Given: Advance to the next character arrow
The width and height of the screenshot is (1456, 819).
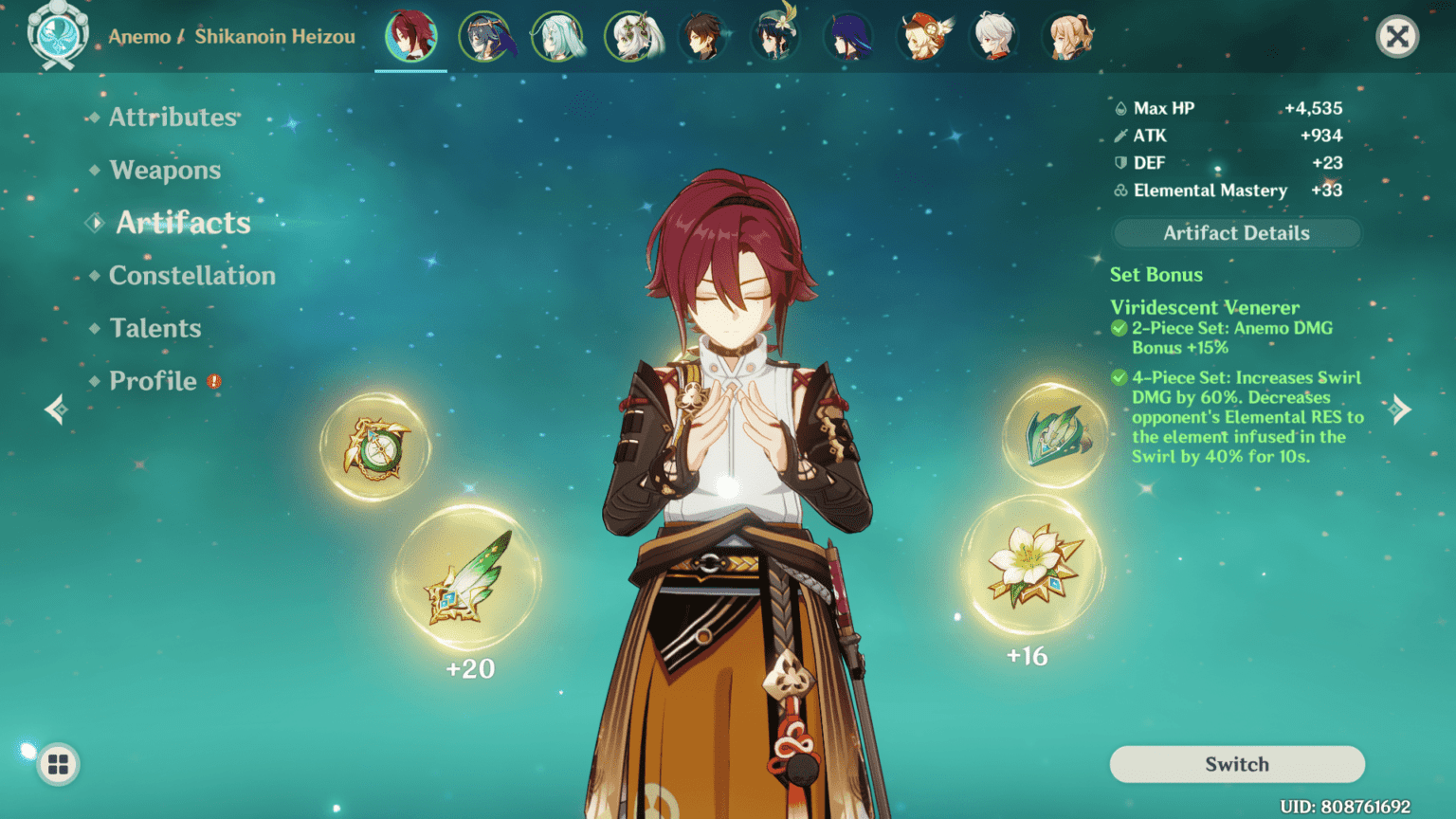Looking at the screenshot, I should (x=1400, y=409).
